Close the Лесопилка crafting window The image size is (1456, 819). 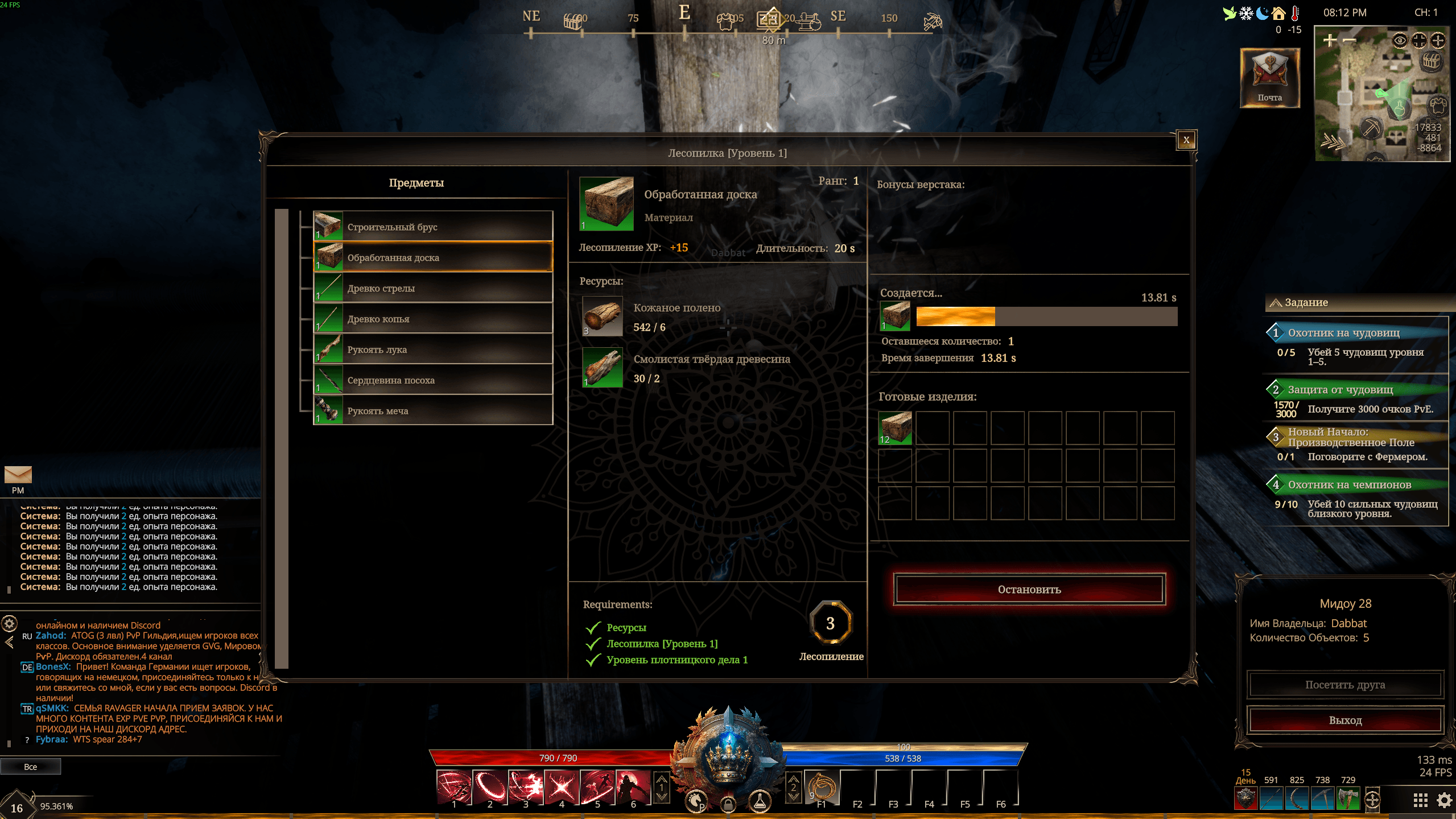click(1186, 140)
